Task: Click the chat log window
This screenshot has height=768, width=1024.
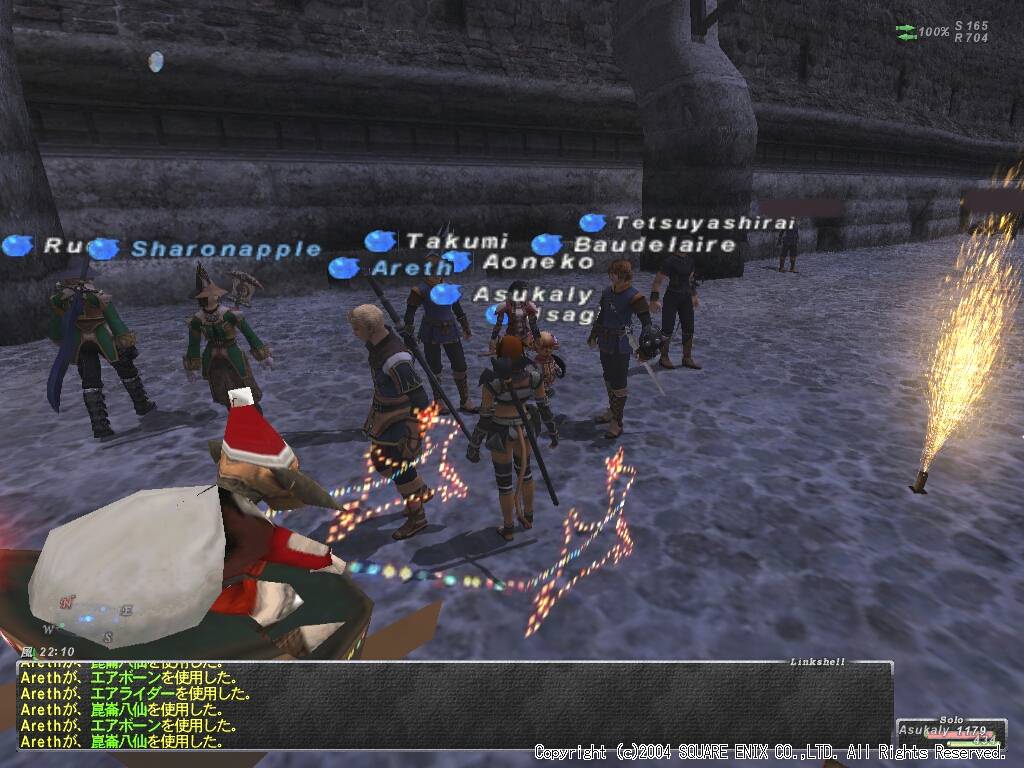Action: coord(450,706)
